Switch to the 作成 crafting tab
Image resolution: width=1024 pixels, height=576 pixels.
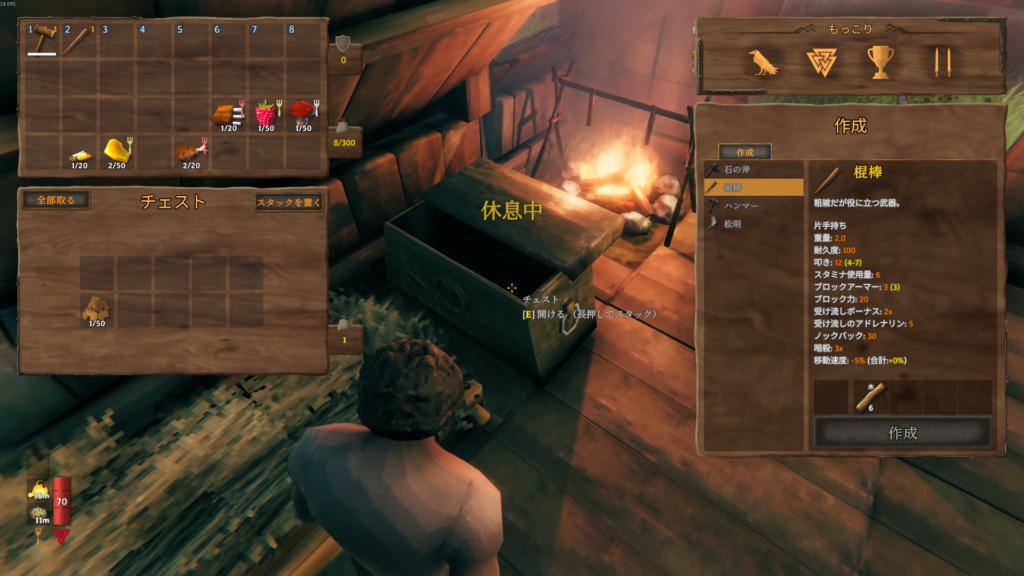click(x=744, y=152)
